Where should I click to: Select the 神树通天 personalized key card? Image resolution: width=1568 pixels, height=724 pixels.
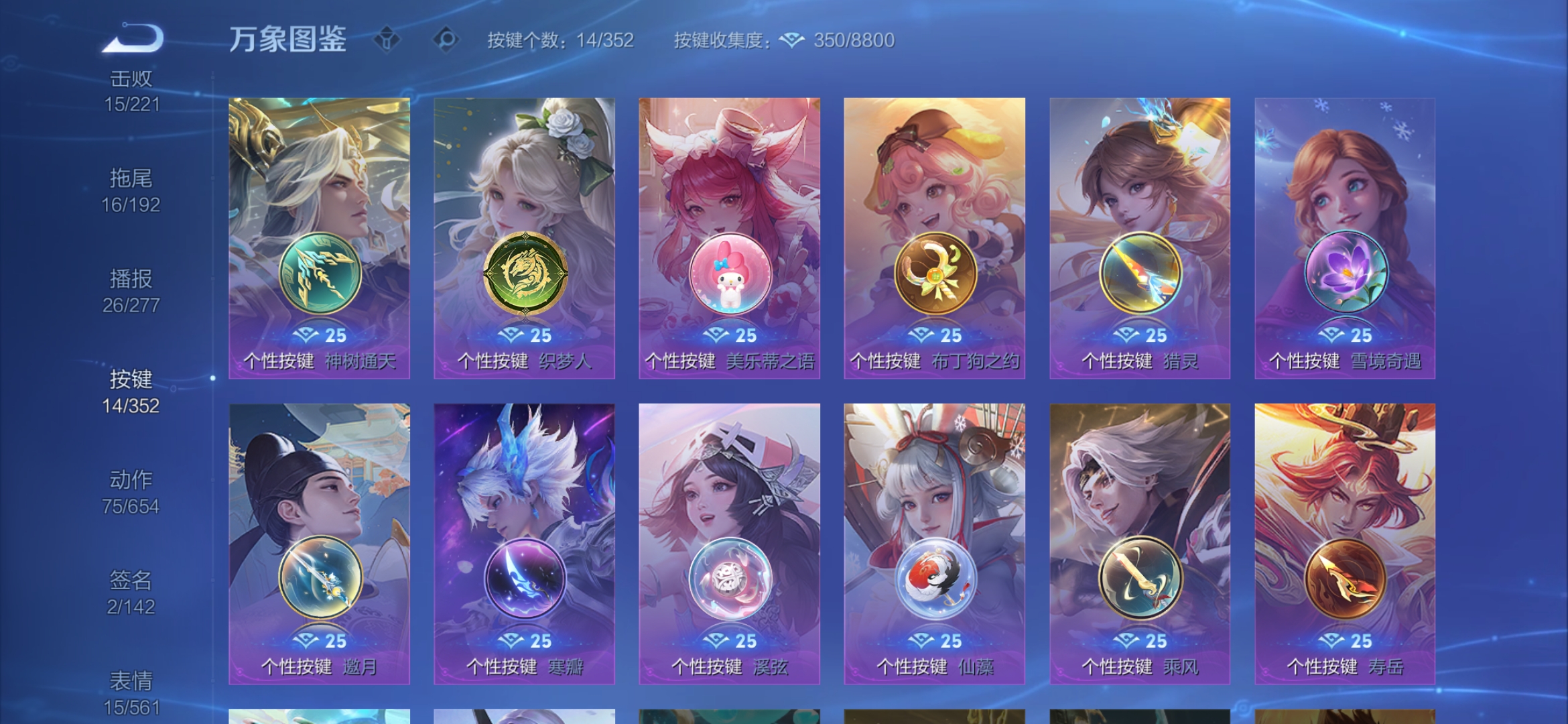coord(320,235)
